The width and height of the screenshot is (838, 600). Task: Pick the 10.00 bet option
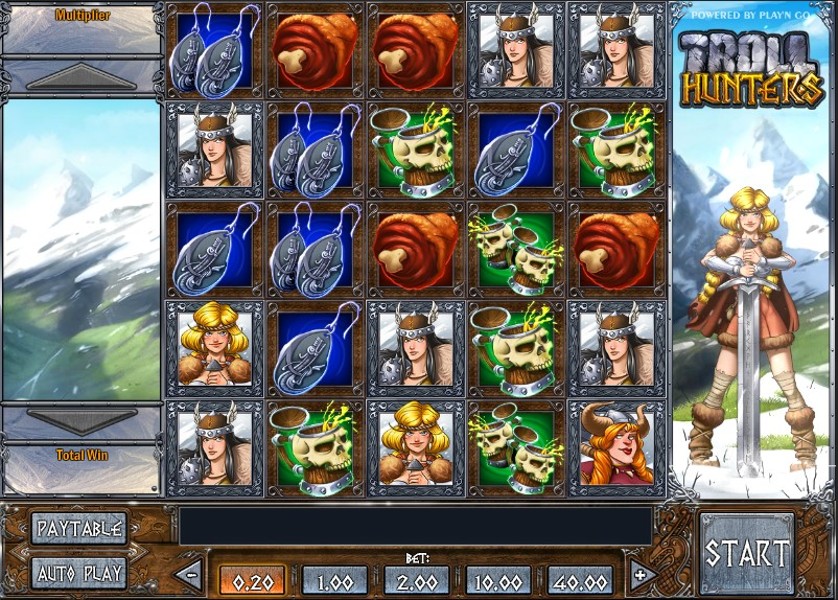(x=499, y=581)
